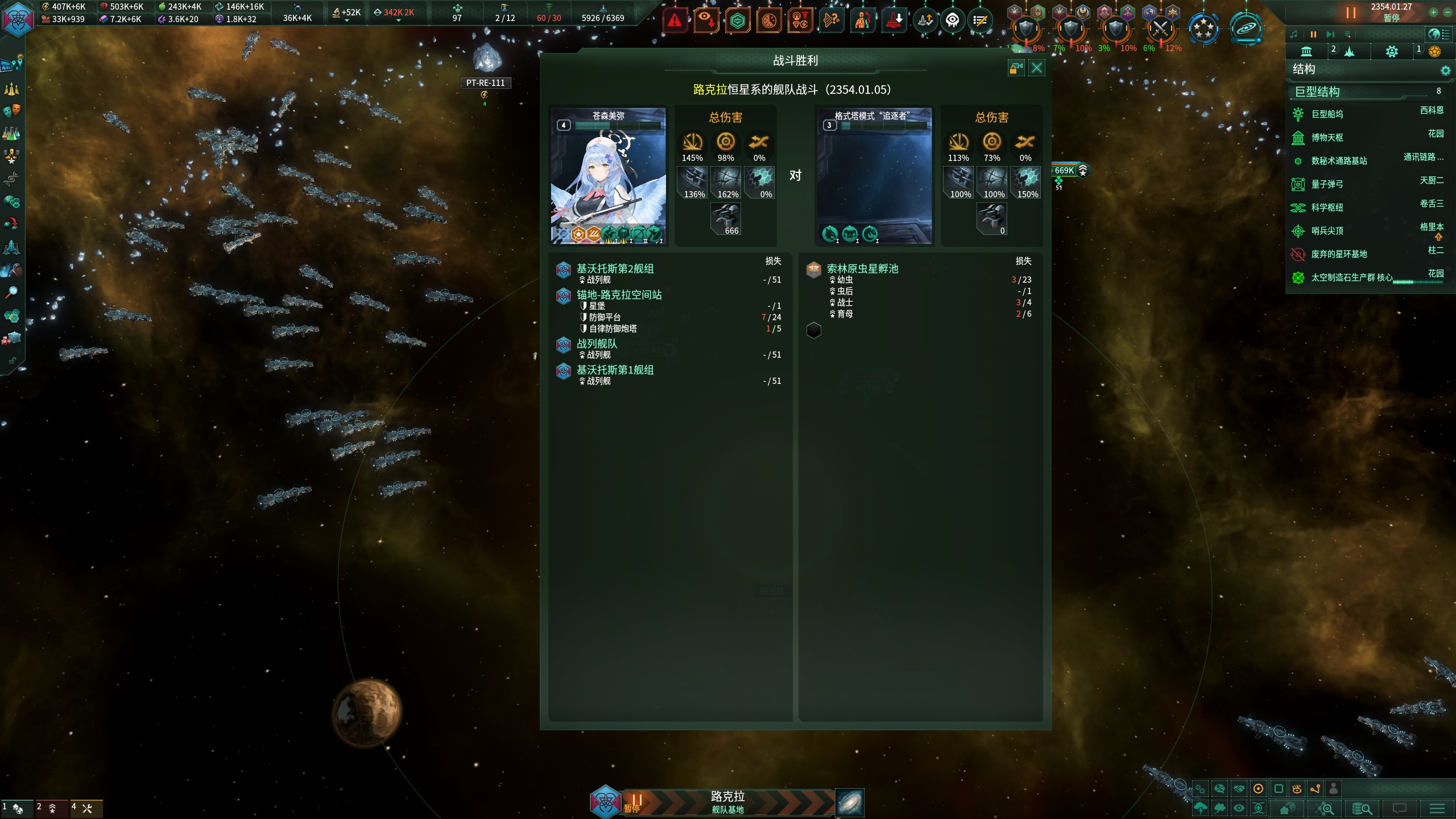This screenshot has height=819, width=1456.
Task: Open the research flasks technology panel
Action: pos(11,134)
